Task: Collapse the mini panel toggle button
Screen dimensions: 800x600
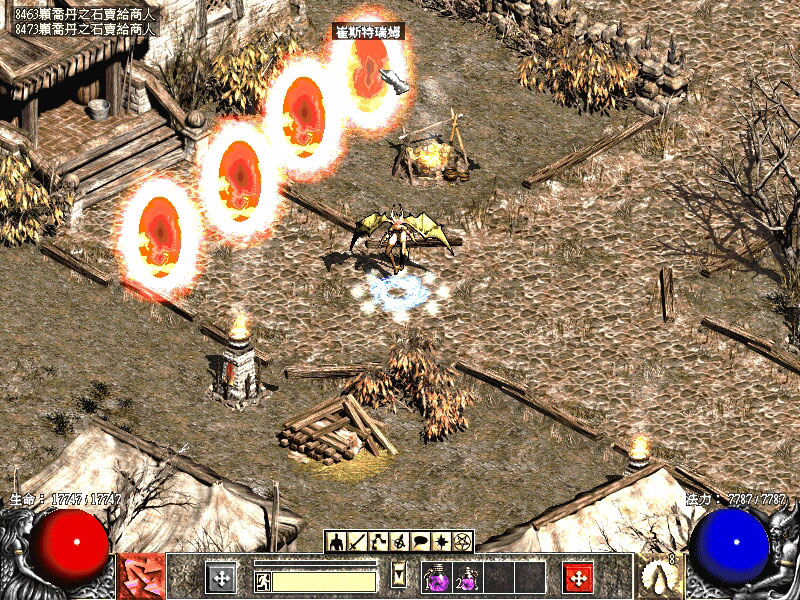Action: tap(400, 575)
